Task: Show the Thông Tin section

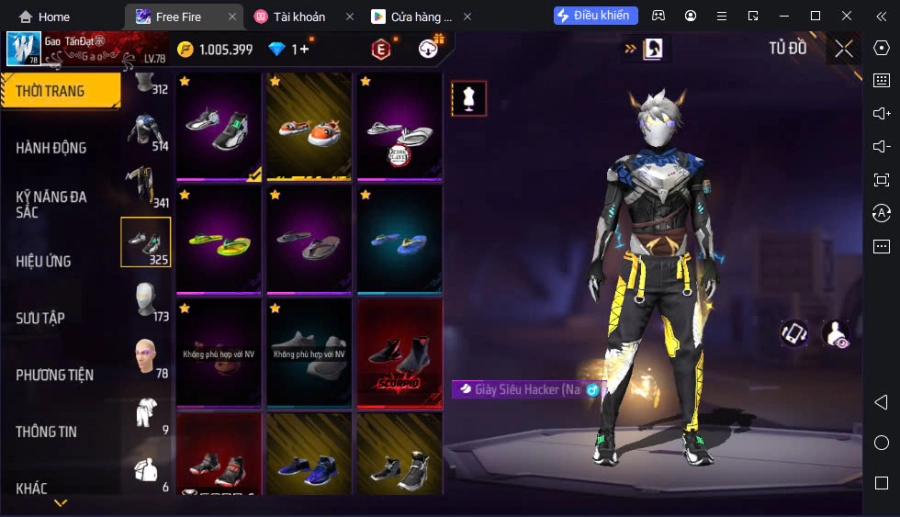Action: coord(47,432)
